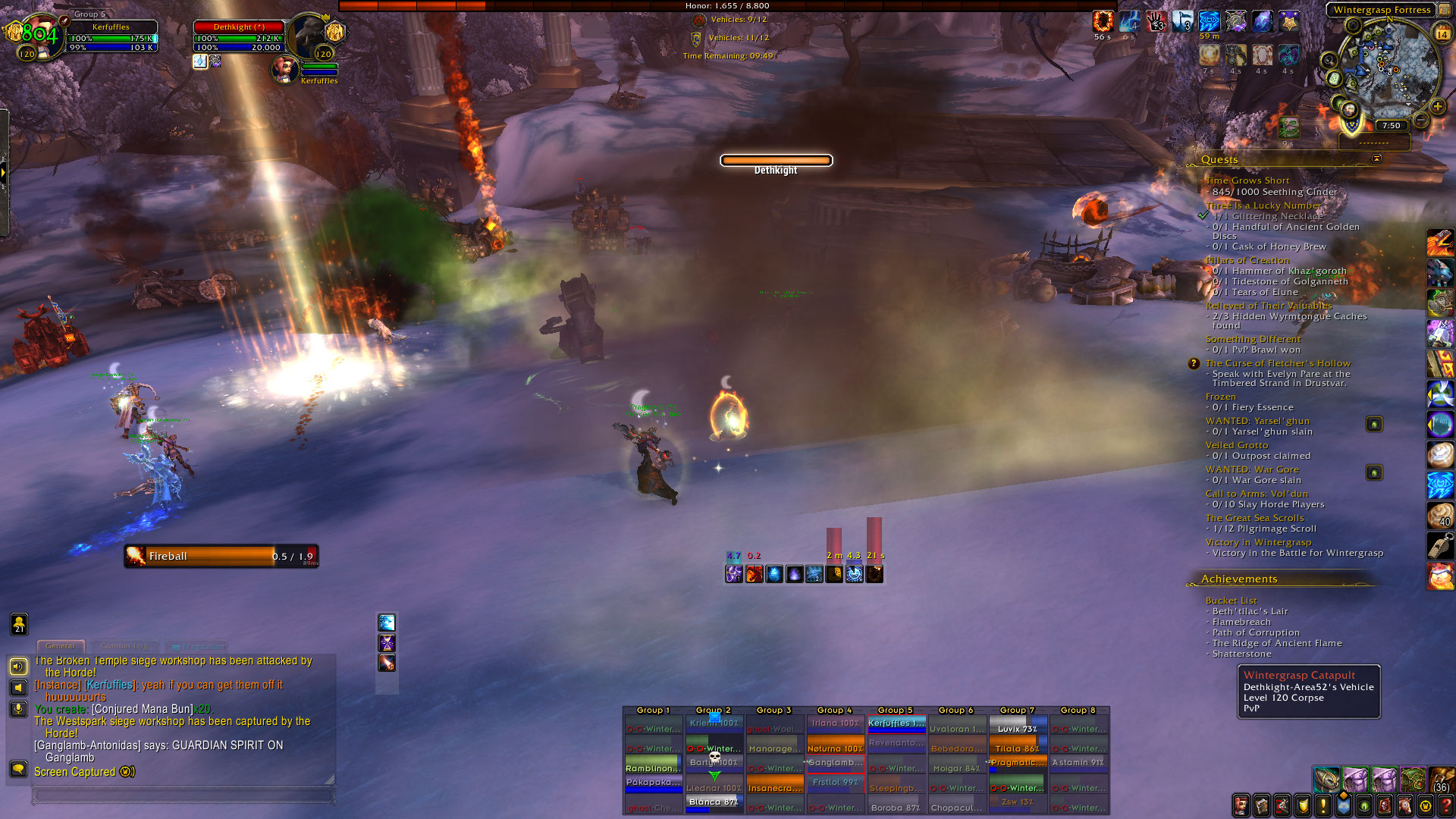Select the Time Grows Short quest
Image resolution: width=1456 pixels, height=819 pixels.
click(x=1247, y=180)
